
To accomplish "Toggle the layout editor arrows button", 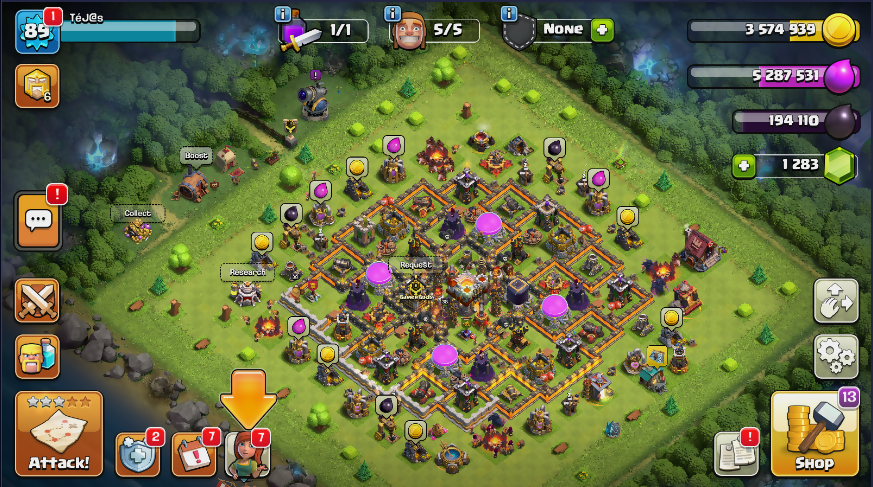I will [x=836, y=300].
